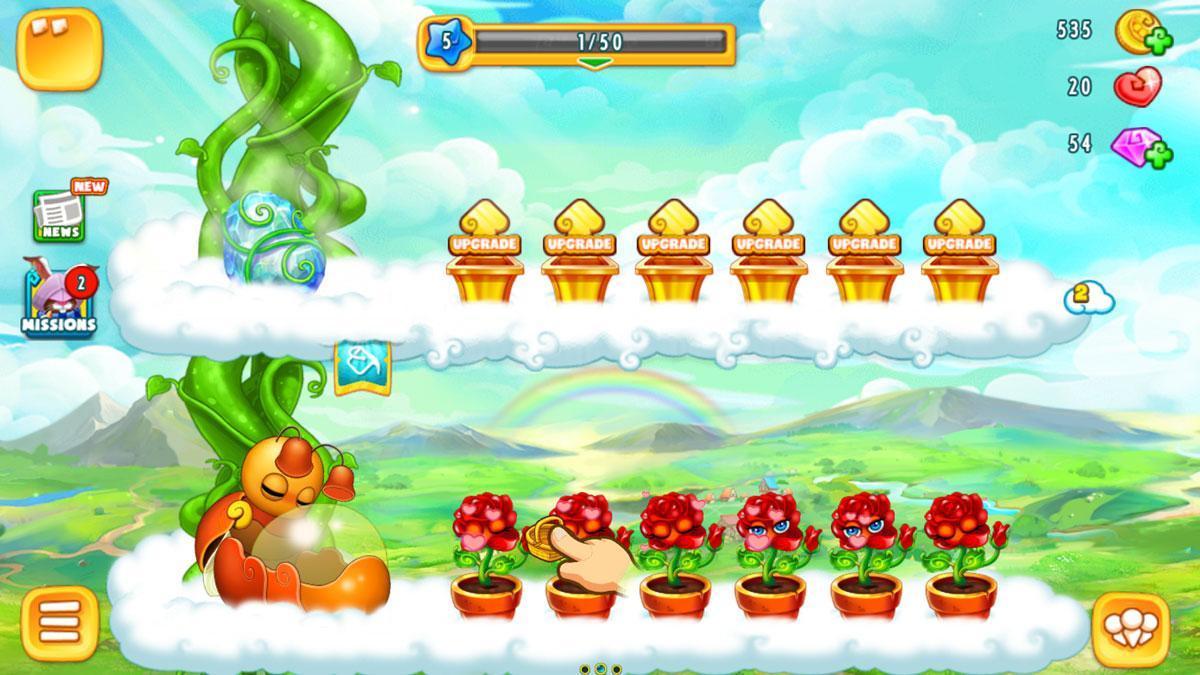Tap the red heart lives icon
This screenshot has height=675, width=1200.
1137,88
